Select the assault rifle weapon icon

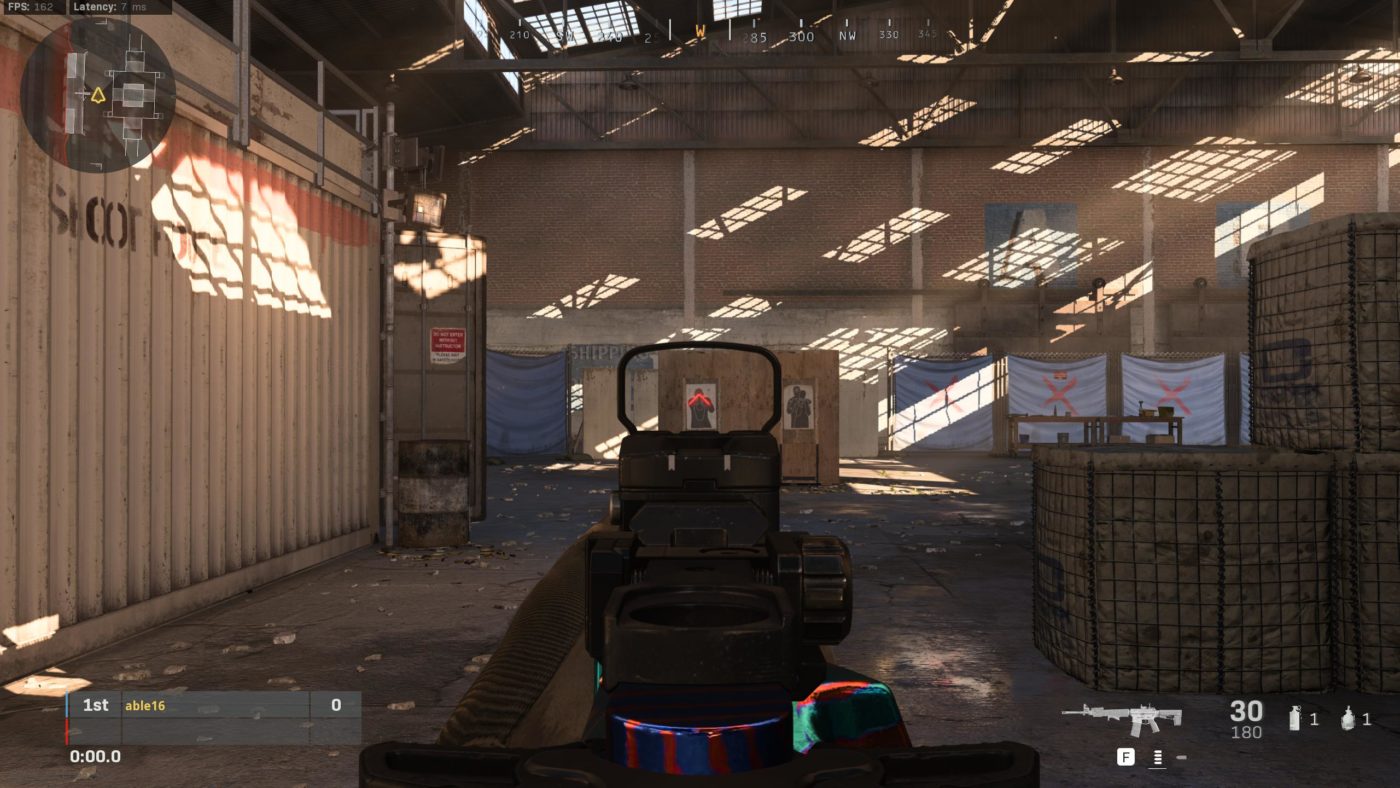(1122, 716)
